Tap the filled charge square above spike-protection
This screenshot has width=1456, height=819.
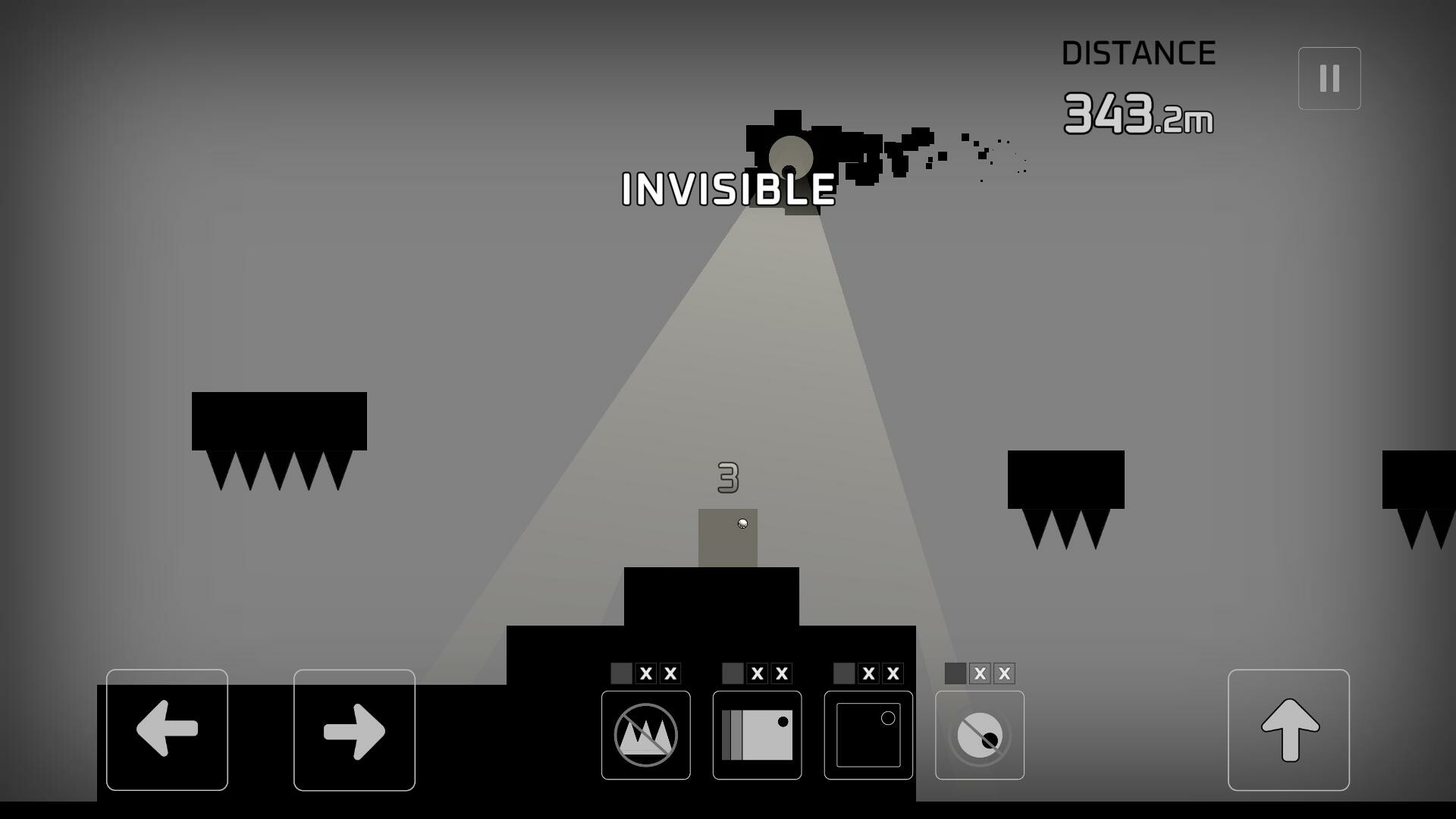click(x=620, y=673)
